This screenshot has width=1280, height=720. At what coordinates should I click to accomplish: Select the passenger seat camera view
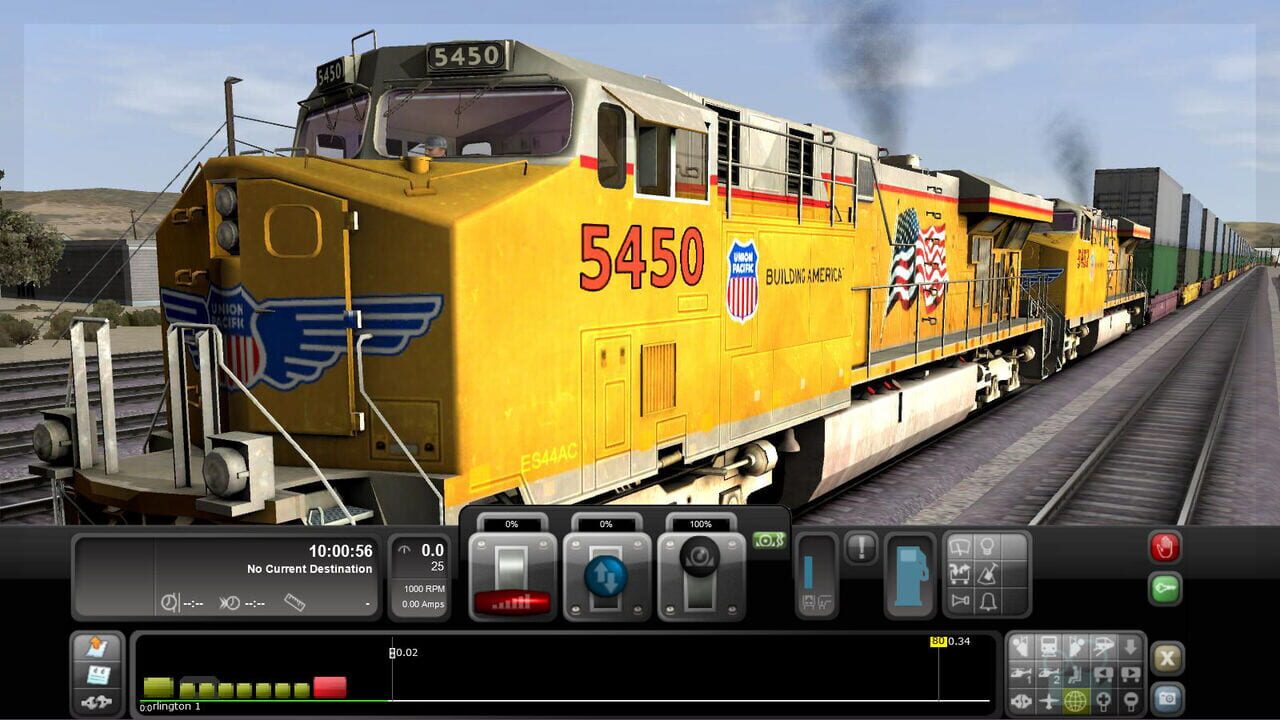[1076, 675]
